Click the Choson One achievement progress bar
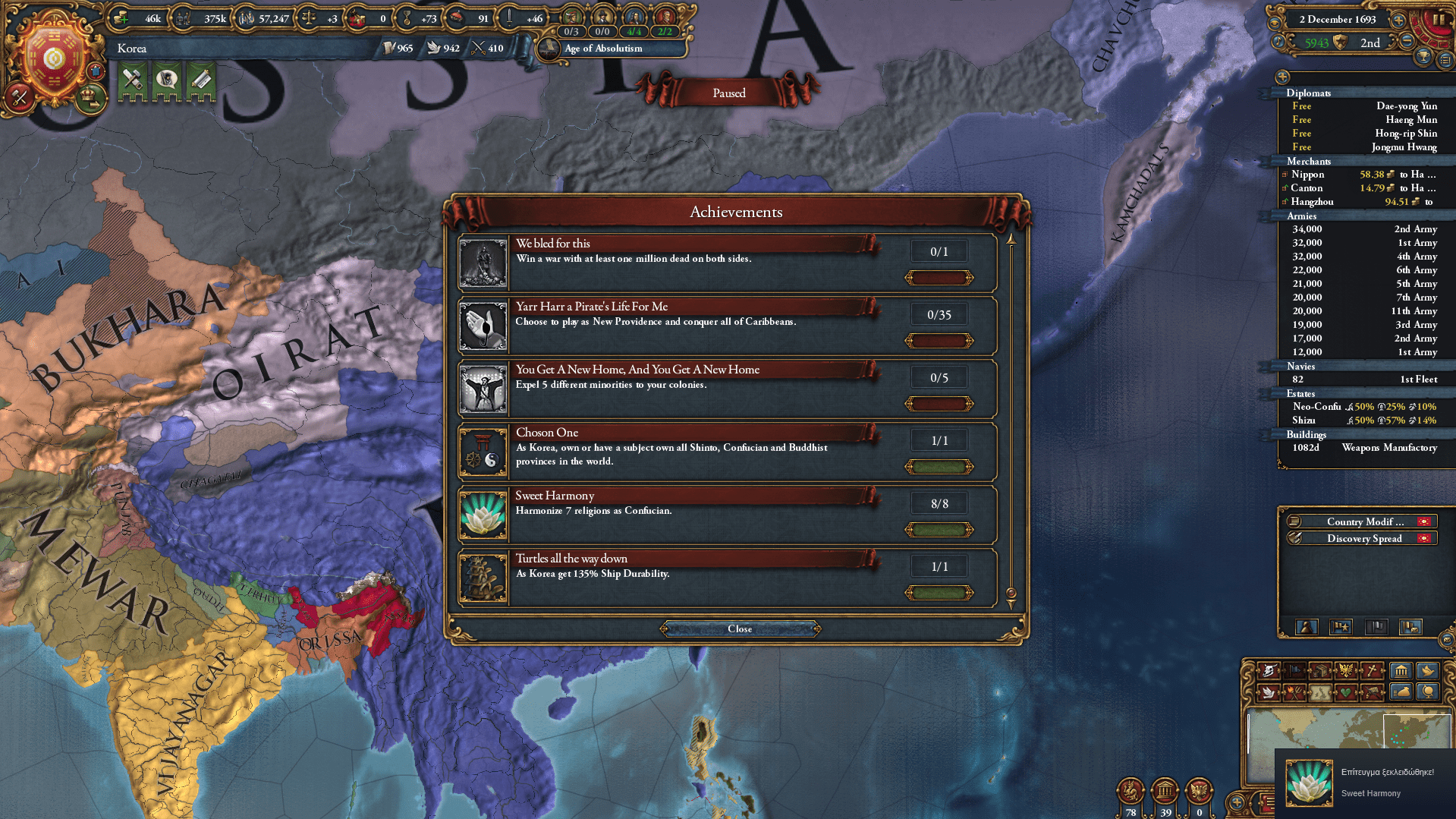 pos(939,466)
